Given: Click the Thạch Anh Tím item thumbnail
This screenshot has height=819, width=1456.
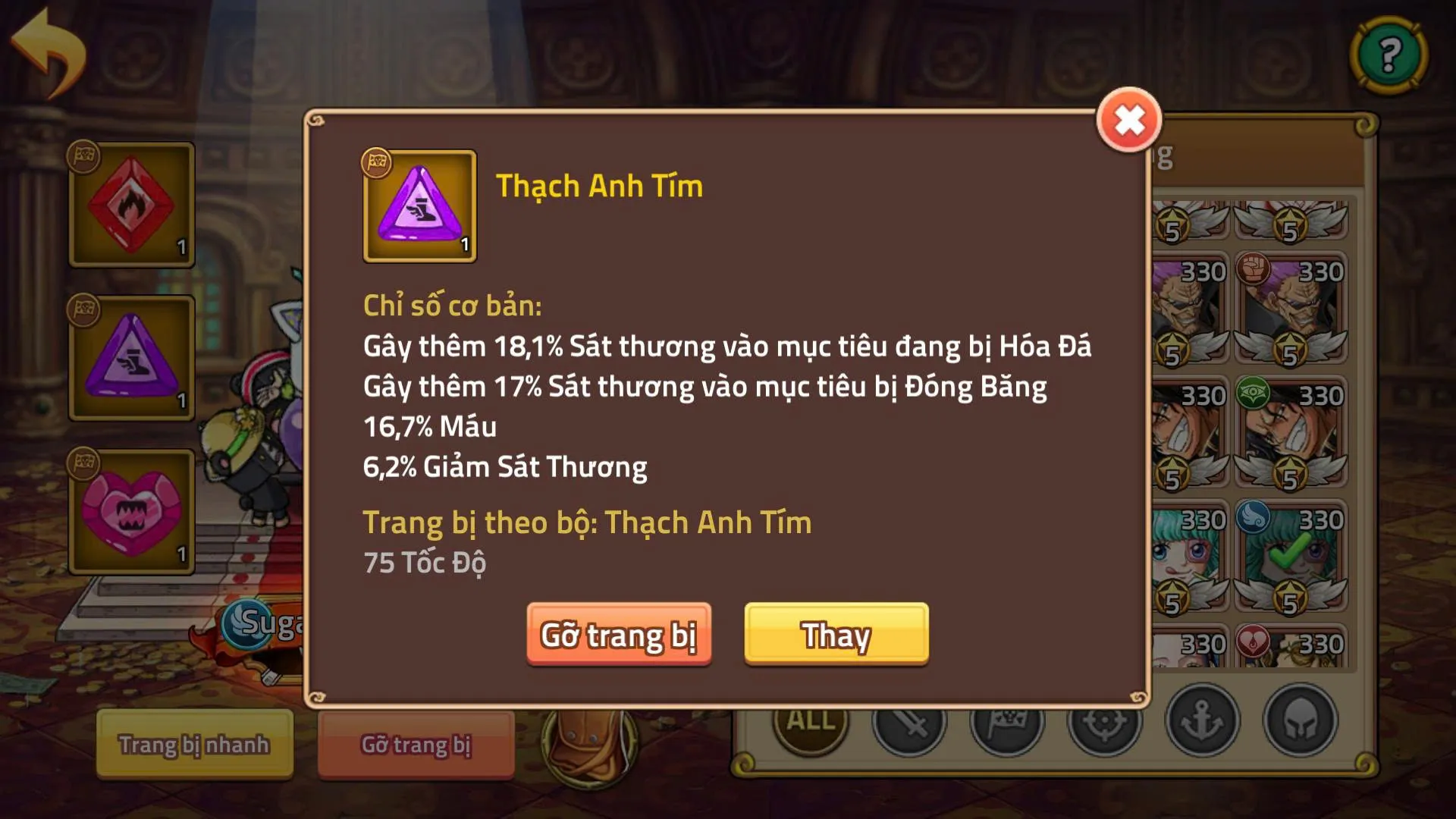Looking at the screenshot, I should pyautogui.click(x=420, y=206).
